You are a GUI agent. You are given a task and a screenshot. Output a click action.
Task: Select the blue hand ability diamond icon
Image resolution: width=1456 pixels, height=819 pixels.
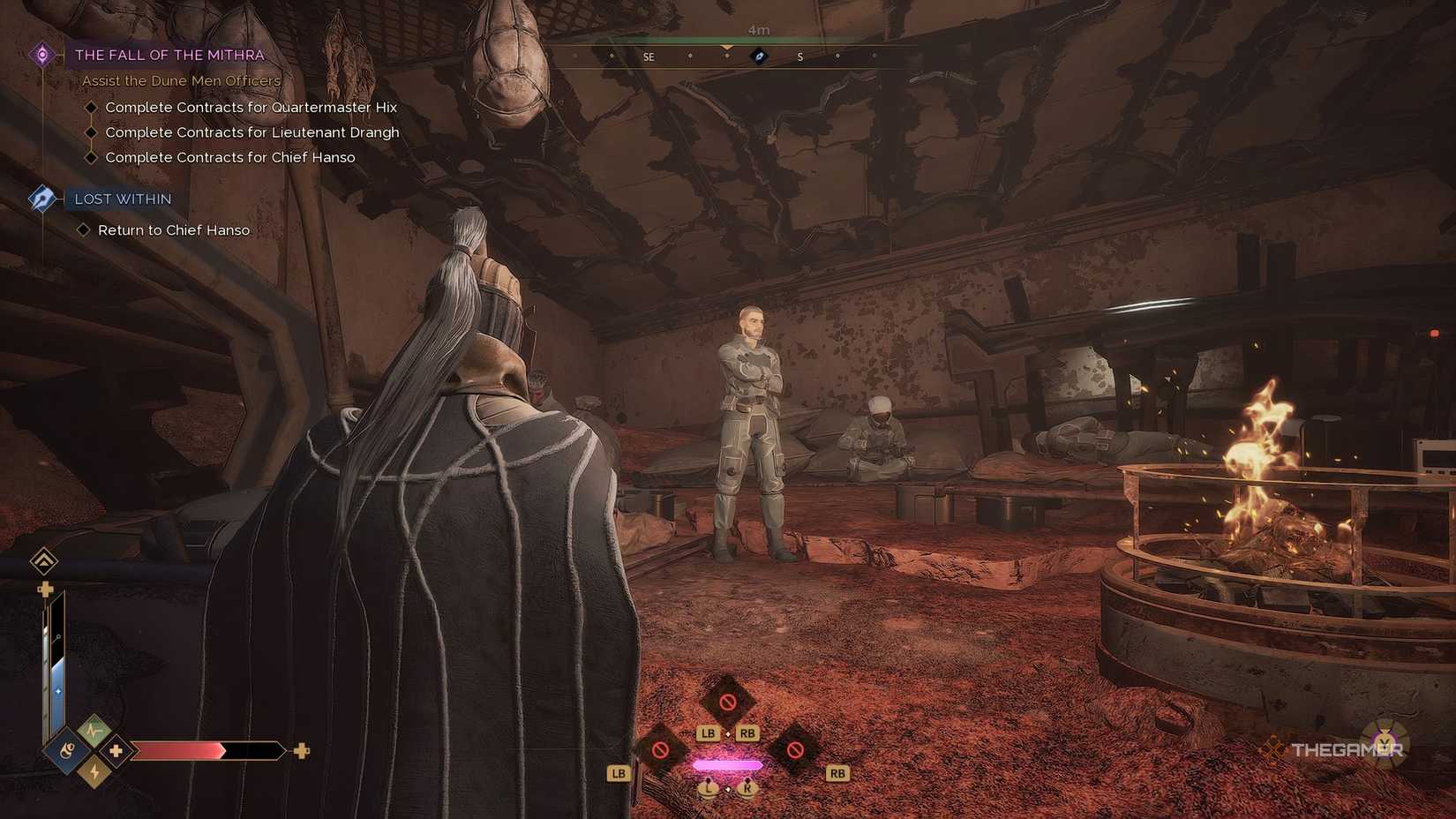click(68, 750)
